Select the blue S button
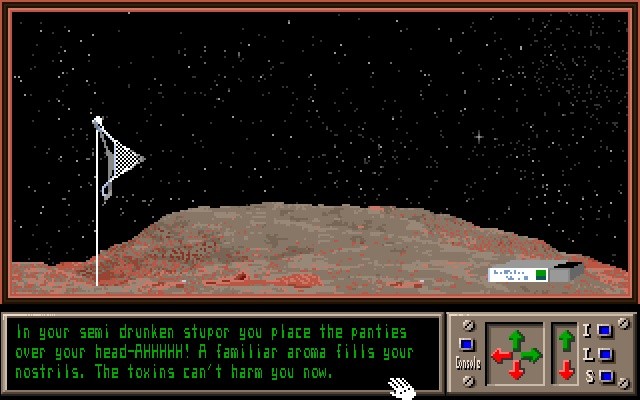Screen dimensions: 640x400 pyautogui.click(x=604, y=376)
